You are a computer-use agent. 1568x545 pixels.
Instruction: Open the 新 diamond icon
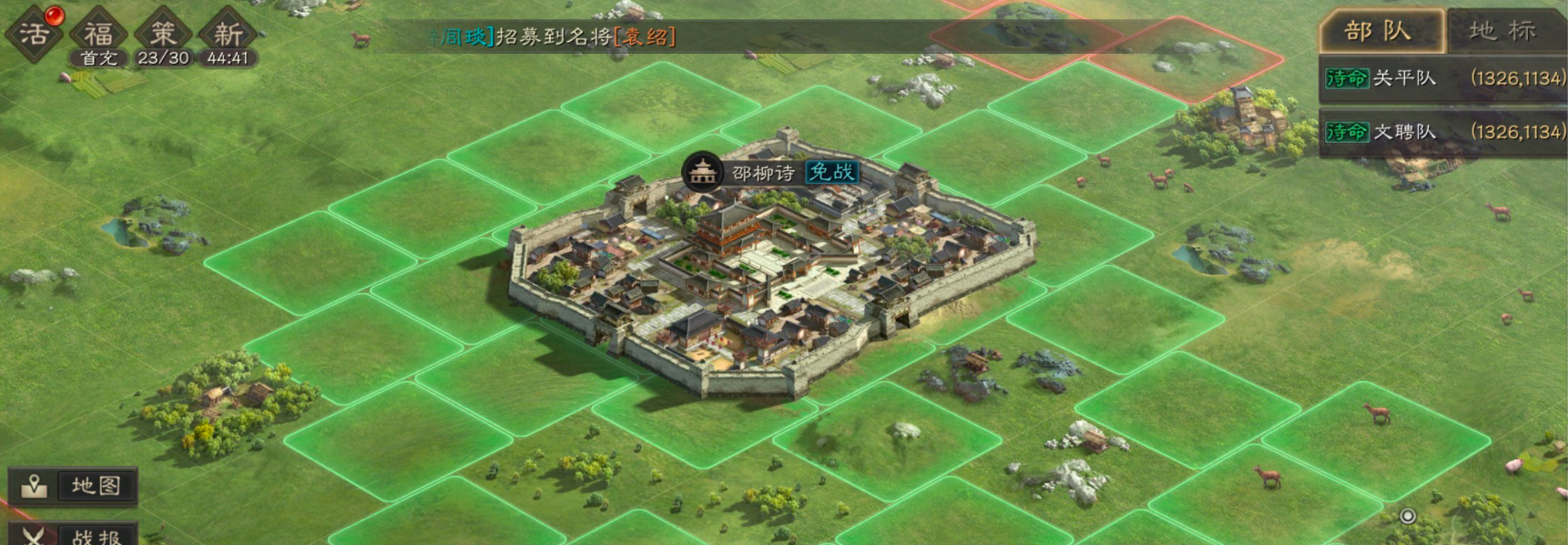[x=228, y=35]
